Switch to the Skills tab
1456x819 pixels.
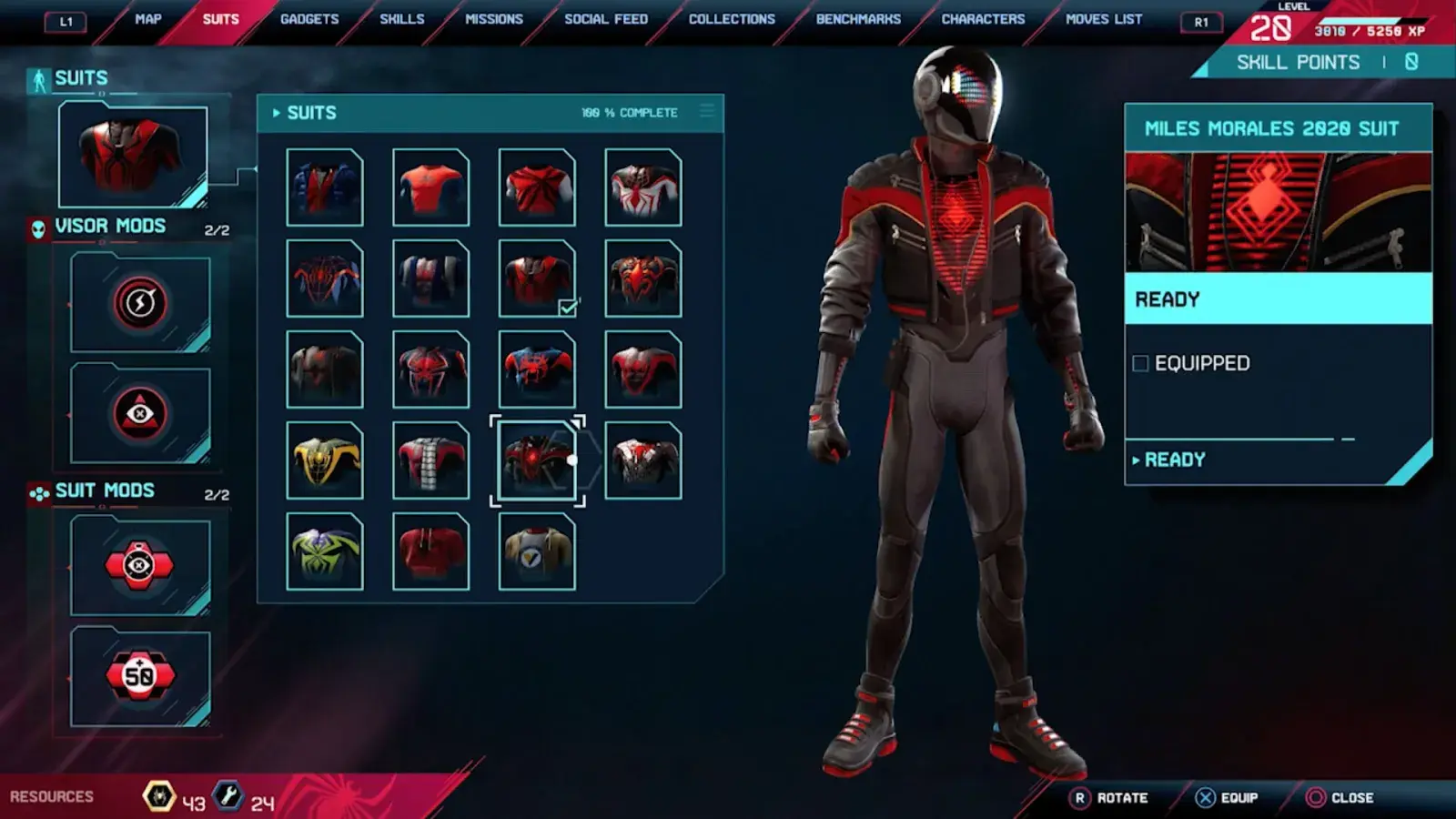coord(401,19)
